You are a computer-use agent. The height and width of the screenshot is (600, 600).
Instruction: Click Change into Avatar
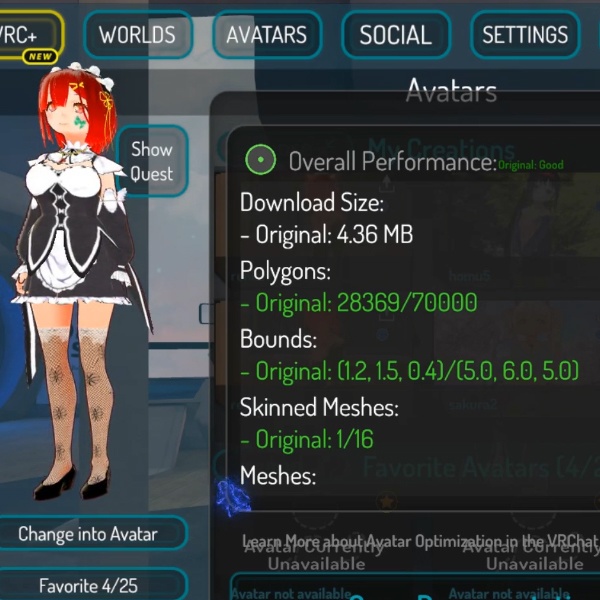coord(88,534)
